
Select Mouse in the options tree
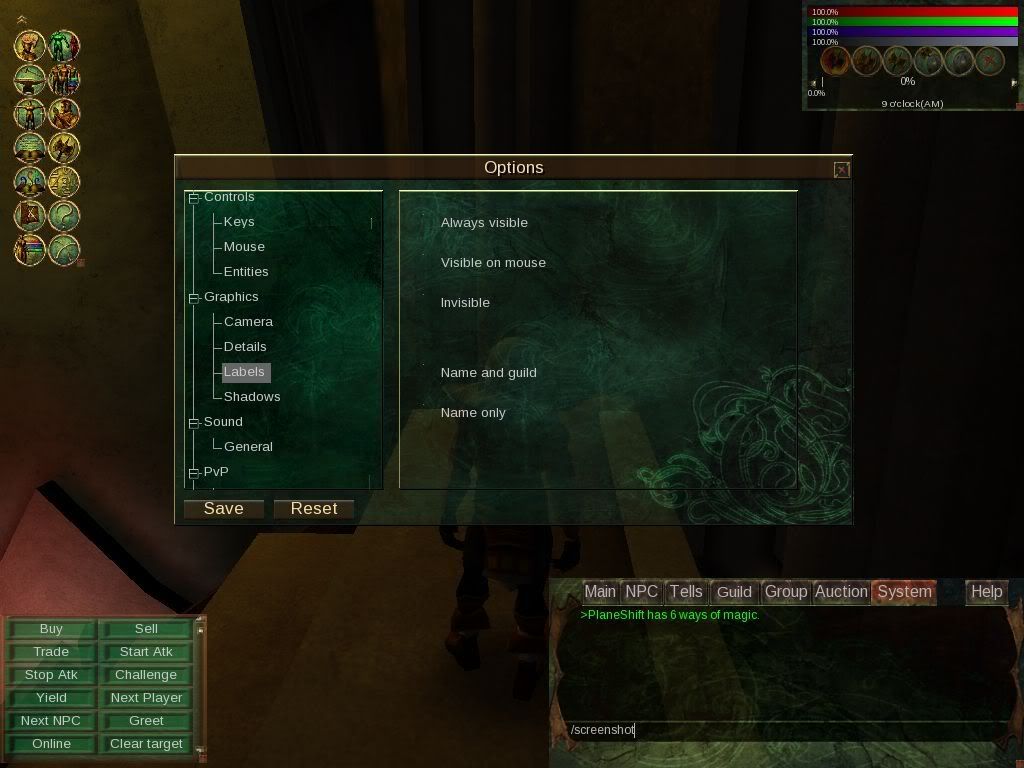(244, 247)
